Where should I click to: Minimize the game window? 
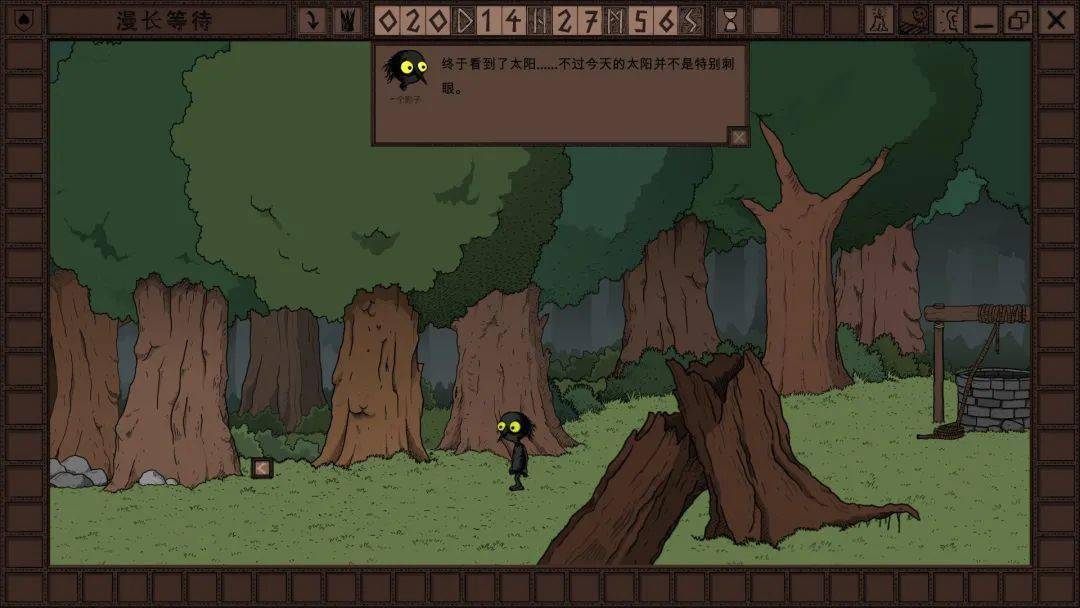[985, 20]
